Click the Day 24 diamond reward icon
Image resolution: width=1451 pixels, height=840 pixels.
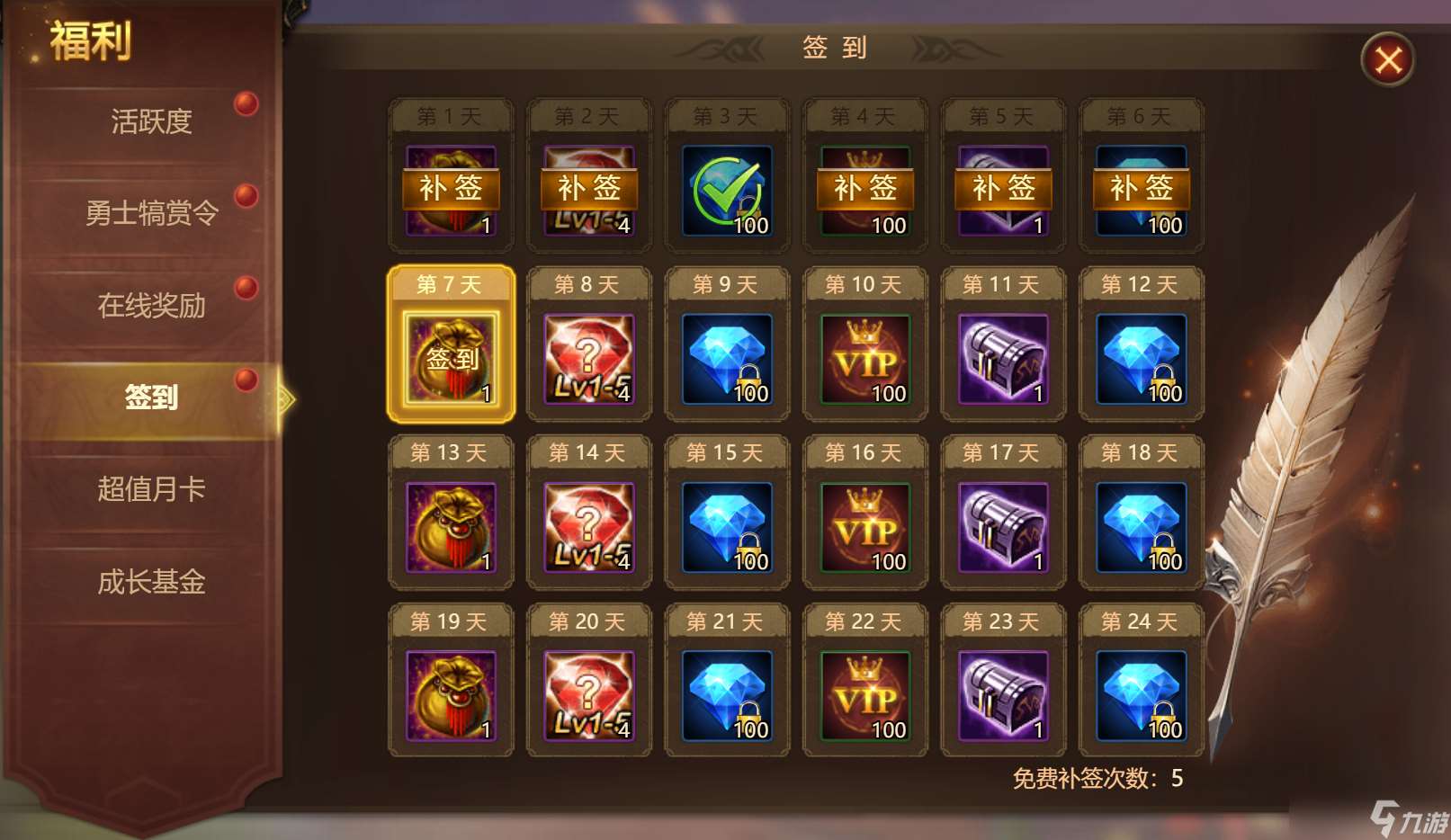coord(1140,693)
